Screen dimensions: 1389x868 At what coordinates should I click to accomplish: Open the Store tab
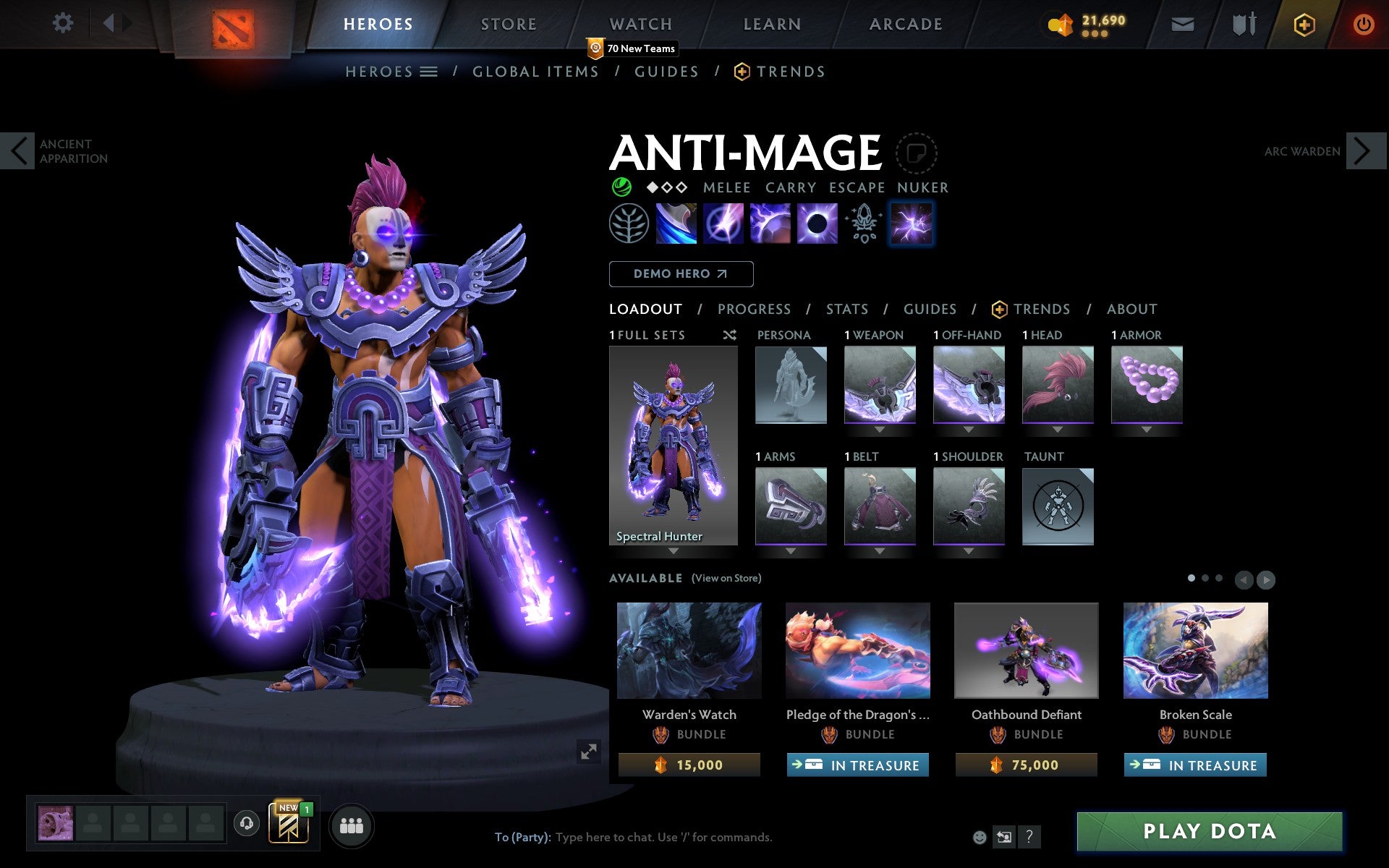509,25
